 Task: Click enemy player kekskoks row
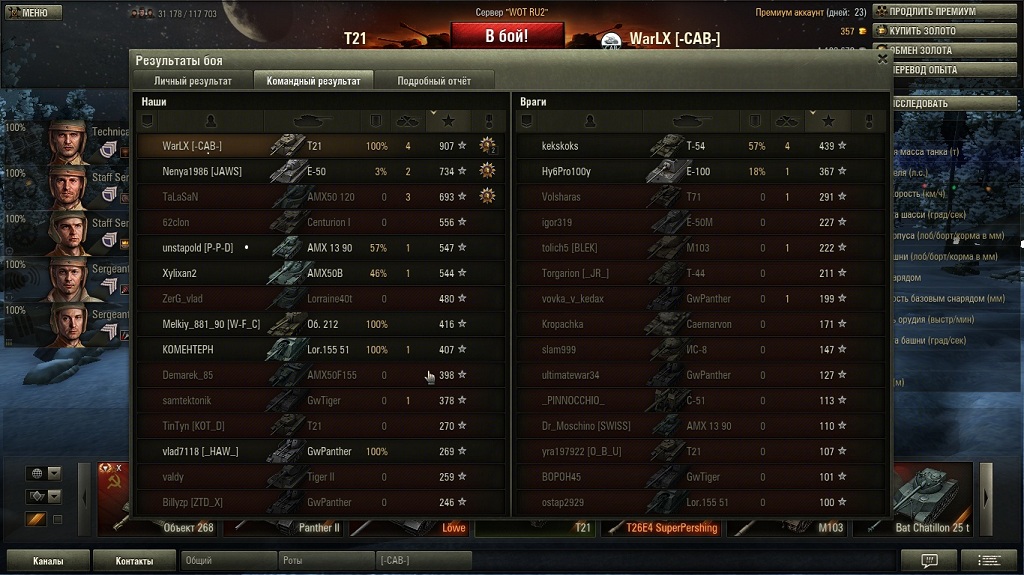(700, 146)
